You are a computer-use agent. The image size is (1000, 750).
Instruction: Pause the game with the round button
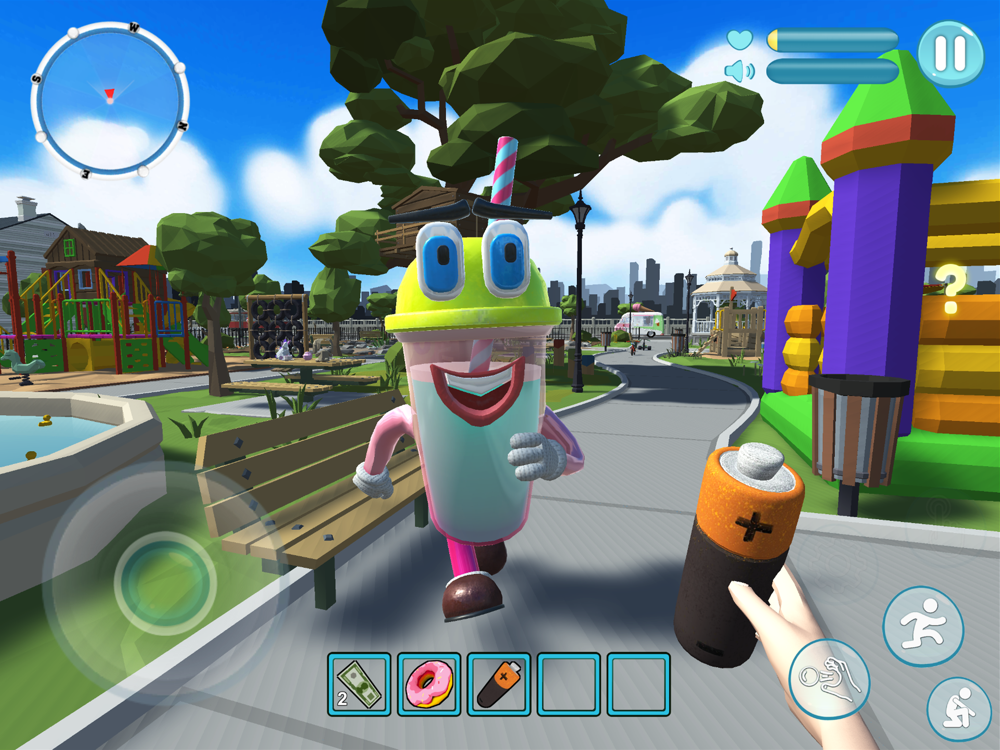click(950, 53)
